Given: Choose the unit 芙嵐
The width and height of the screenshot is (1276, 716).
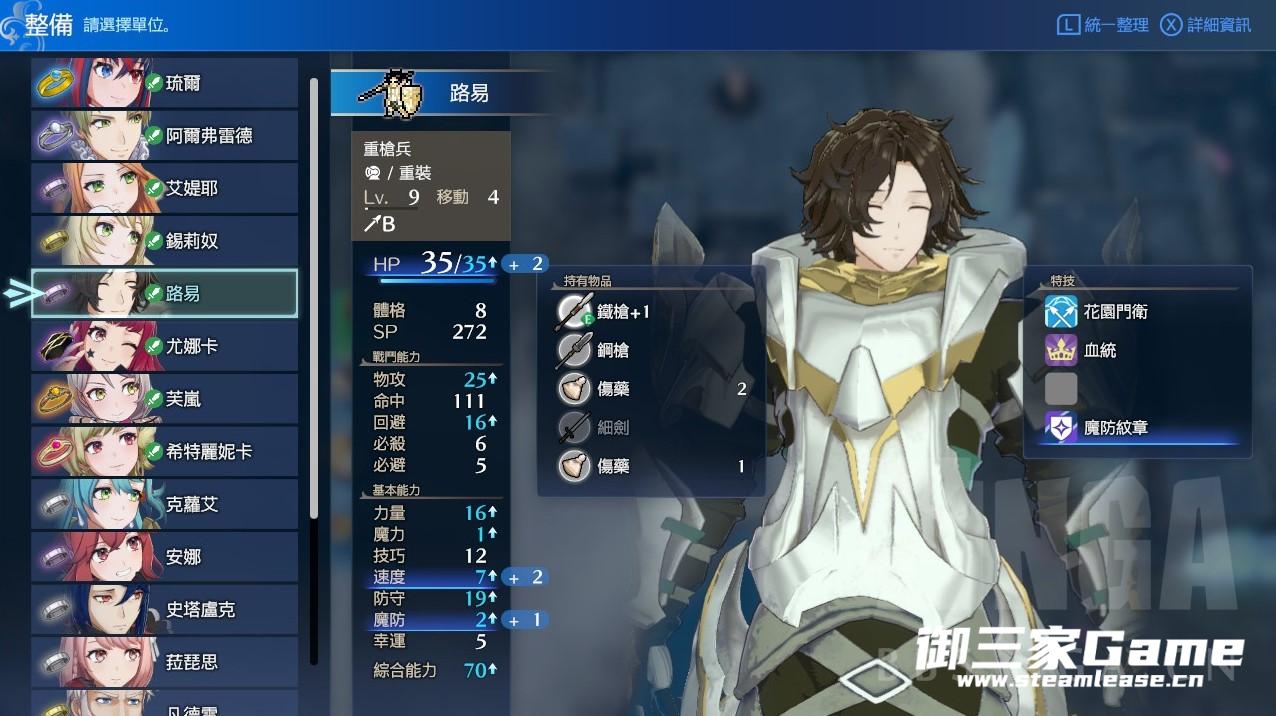Looking at the screenshot, I should click(x=165, y=399).
